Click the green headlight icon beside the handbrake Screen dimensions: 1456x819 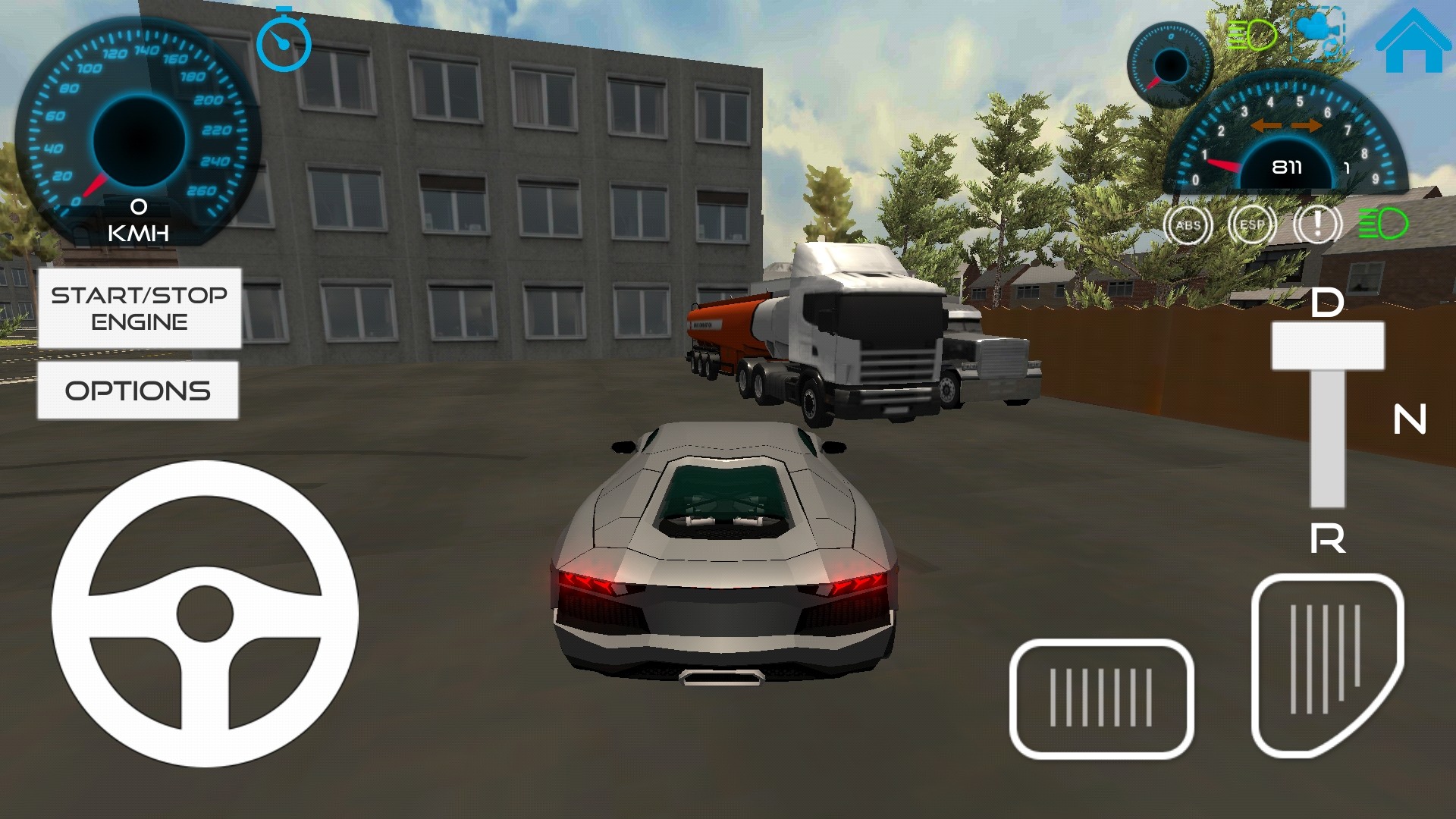(x=1382, y=224)
